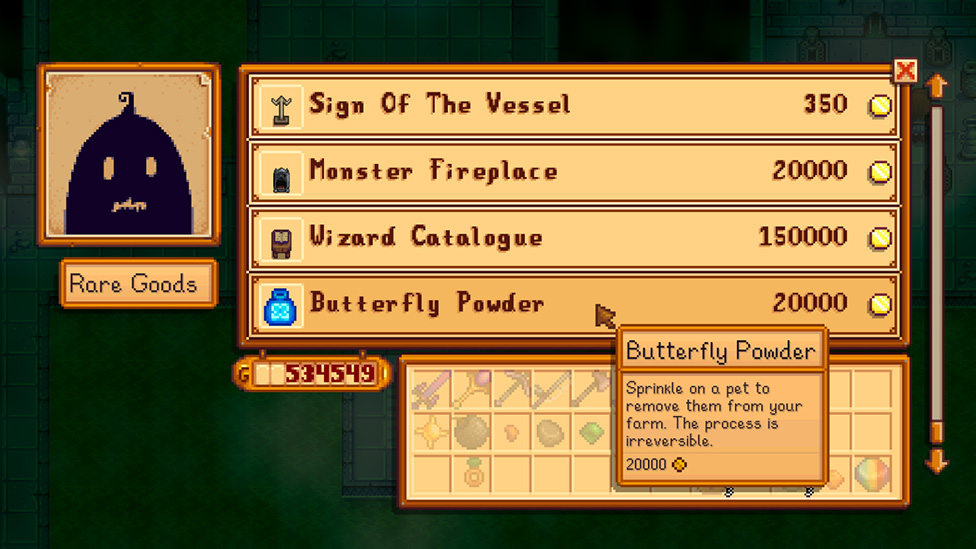
Task: Select the ring item in inventory
Action: tap(472, 474)
